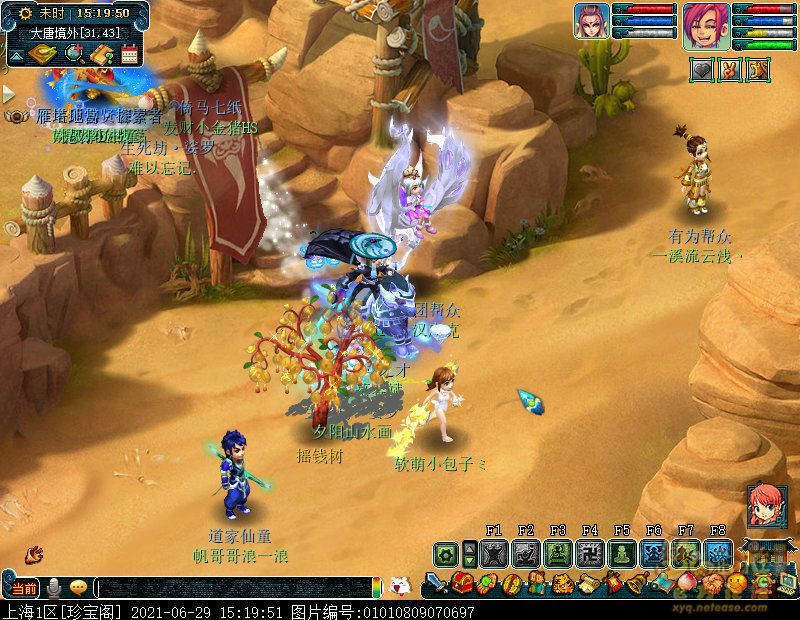Select the pet portrait with purple hair

(x=591, y=21)
